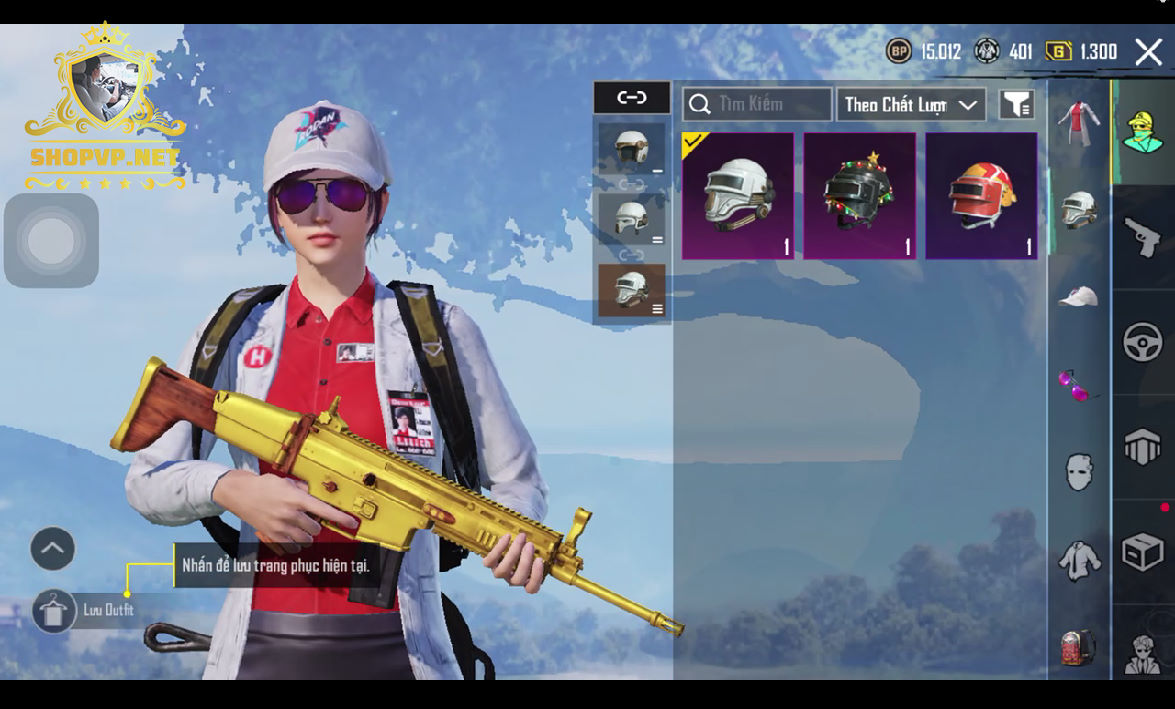The width and height of the screenshot is (1175, 709).
Task: Close the inventory with the X button
Action: (1148, 52)
